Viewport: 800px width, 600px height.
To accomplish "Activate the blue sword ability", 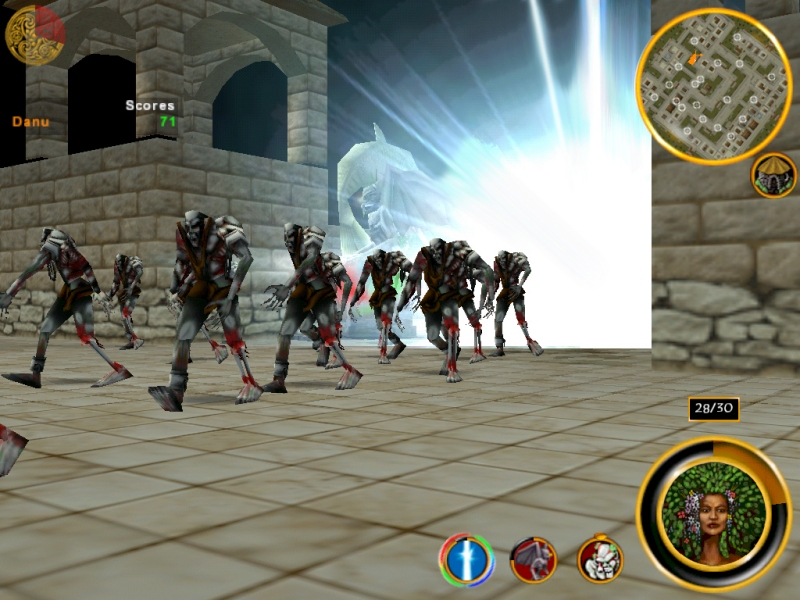I will (x=466, y=560).
